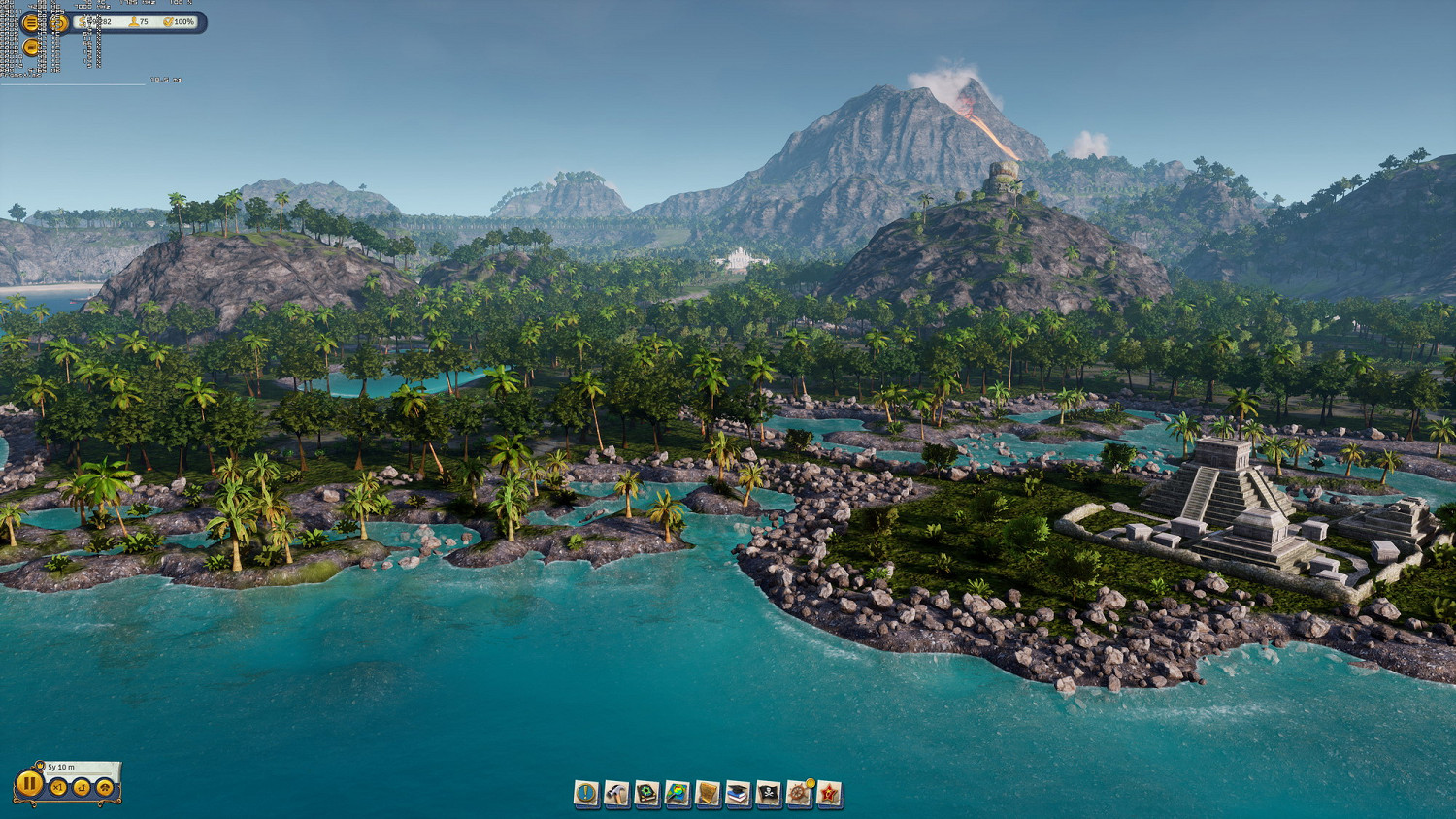1456x819 pixels.
Task: Click the crown icon above the pause button
Action: point(41,766)
